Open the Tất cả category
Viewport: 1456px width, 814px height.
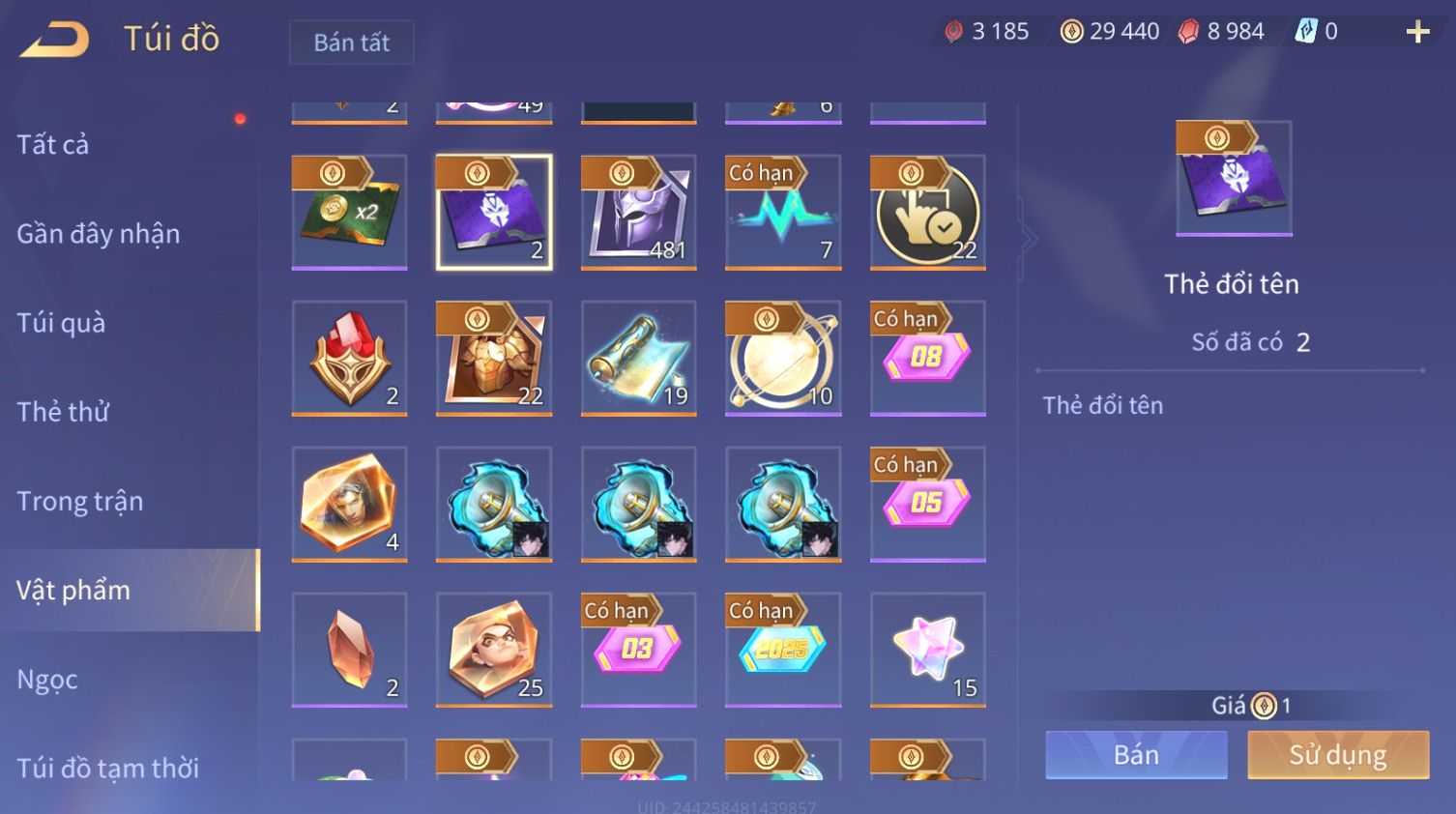53,145
